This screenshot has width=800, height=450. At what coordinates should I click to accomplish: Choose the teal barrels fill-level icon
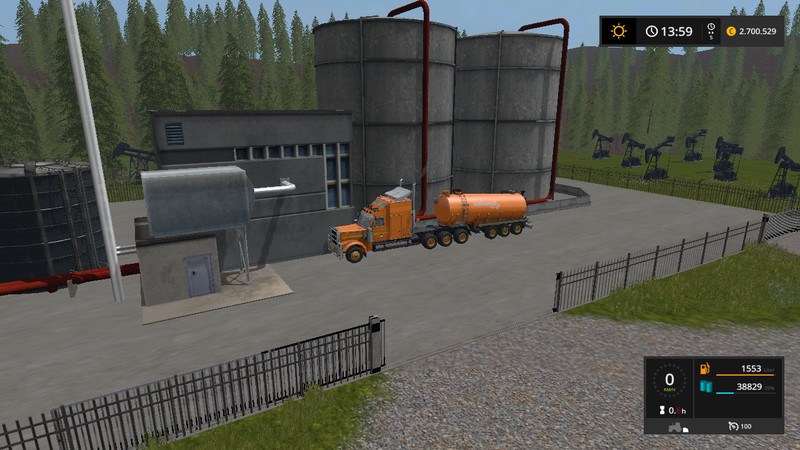click(x=705, y=386)
